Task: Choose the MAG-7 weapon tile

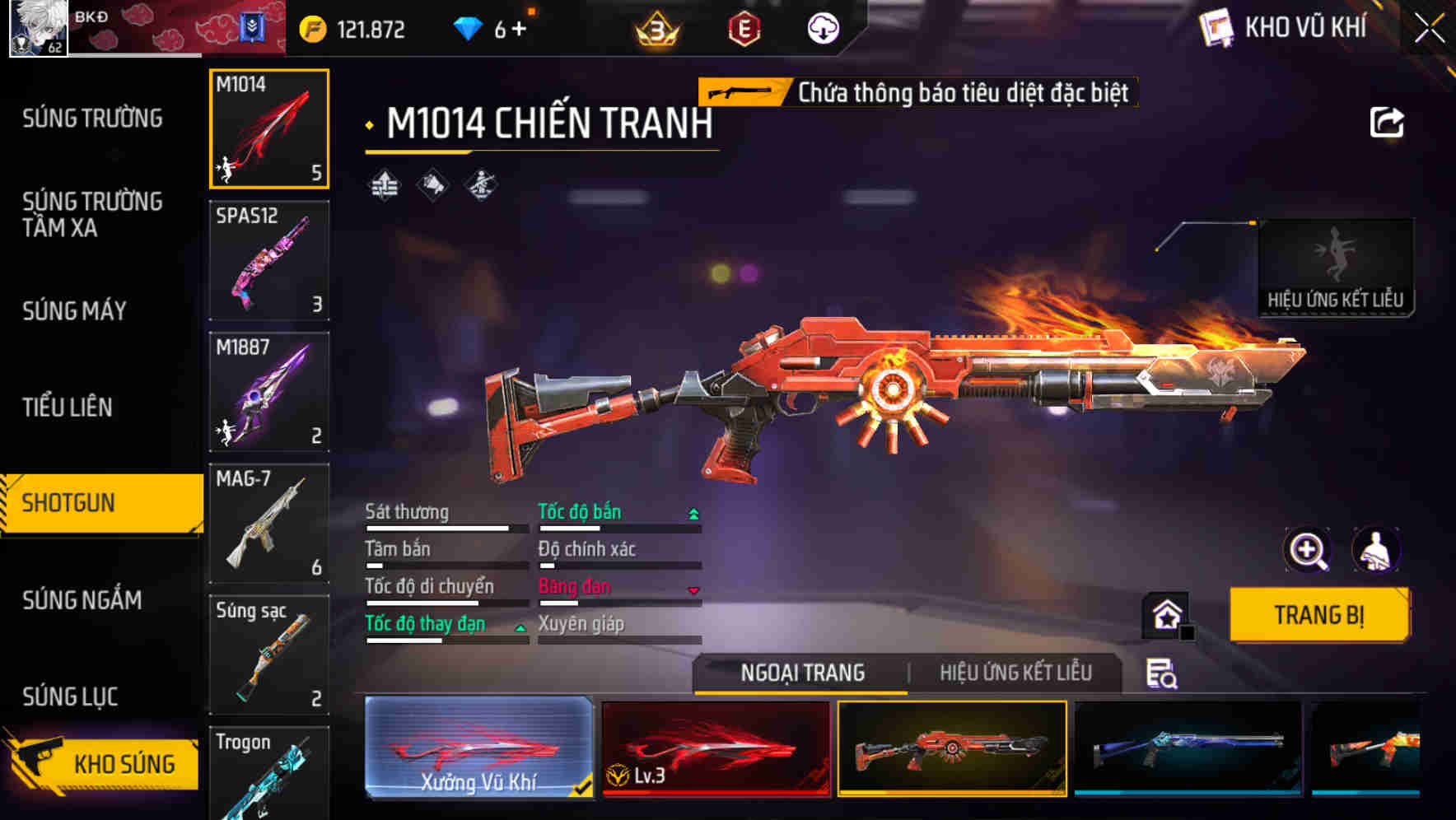Action: click(x=269, y=523)
